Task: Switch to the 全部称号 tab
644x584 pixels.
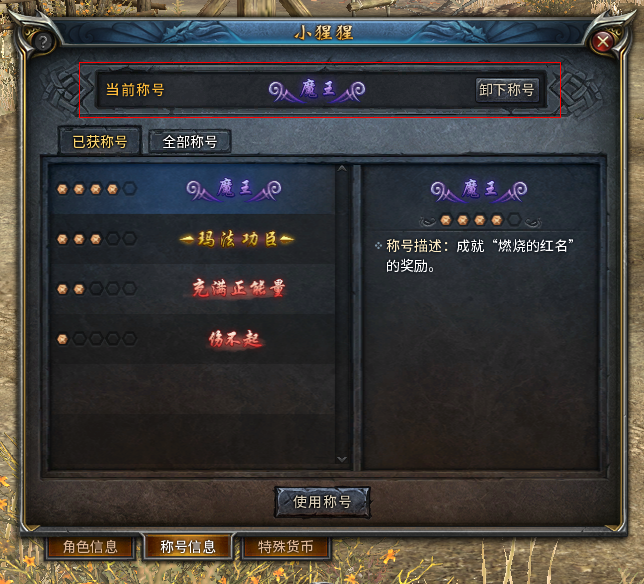Action: (189, 142)
